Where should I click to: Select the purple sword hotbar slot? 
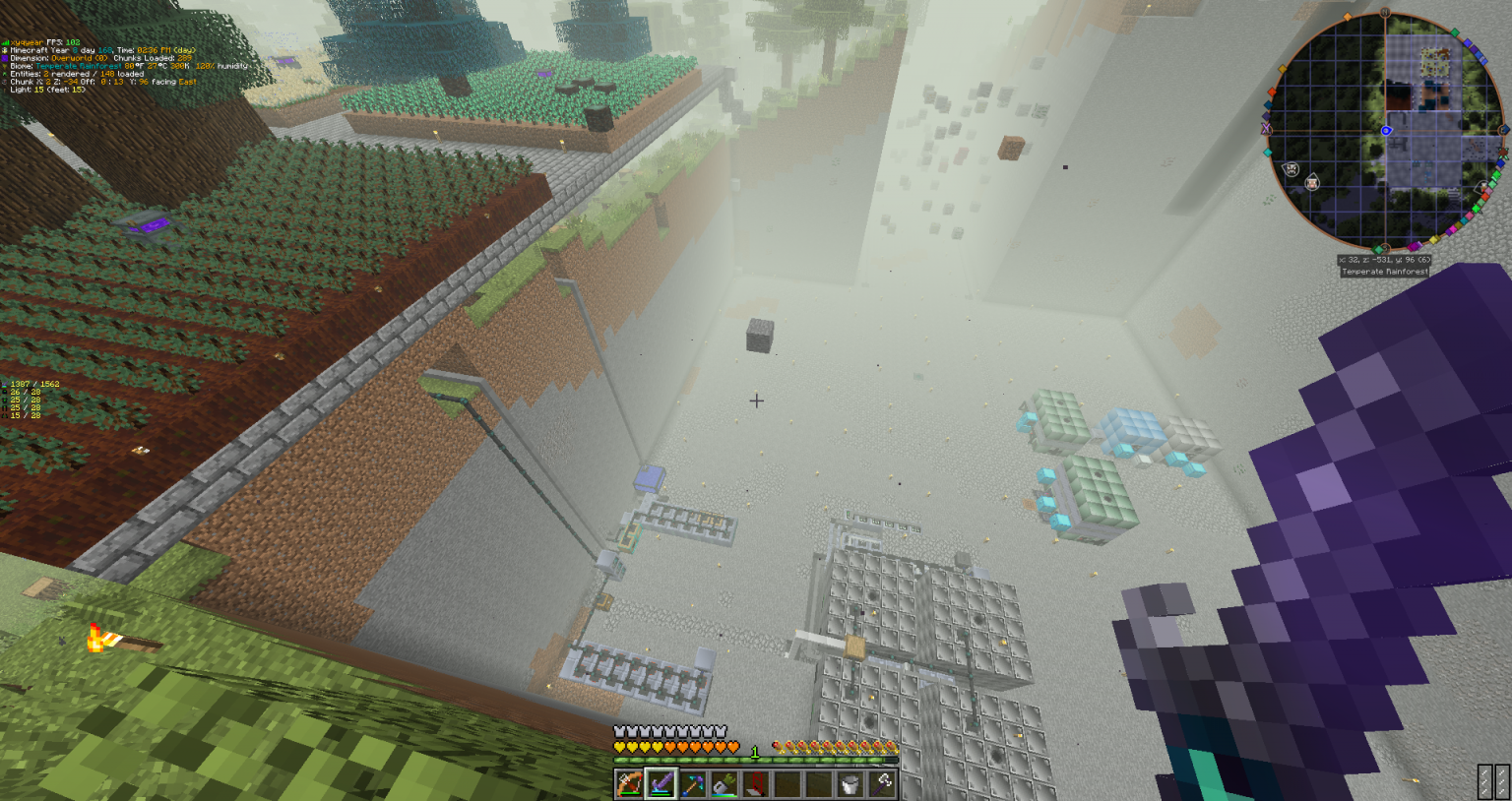tap(661, 784)
